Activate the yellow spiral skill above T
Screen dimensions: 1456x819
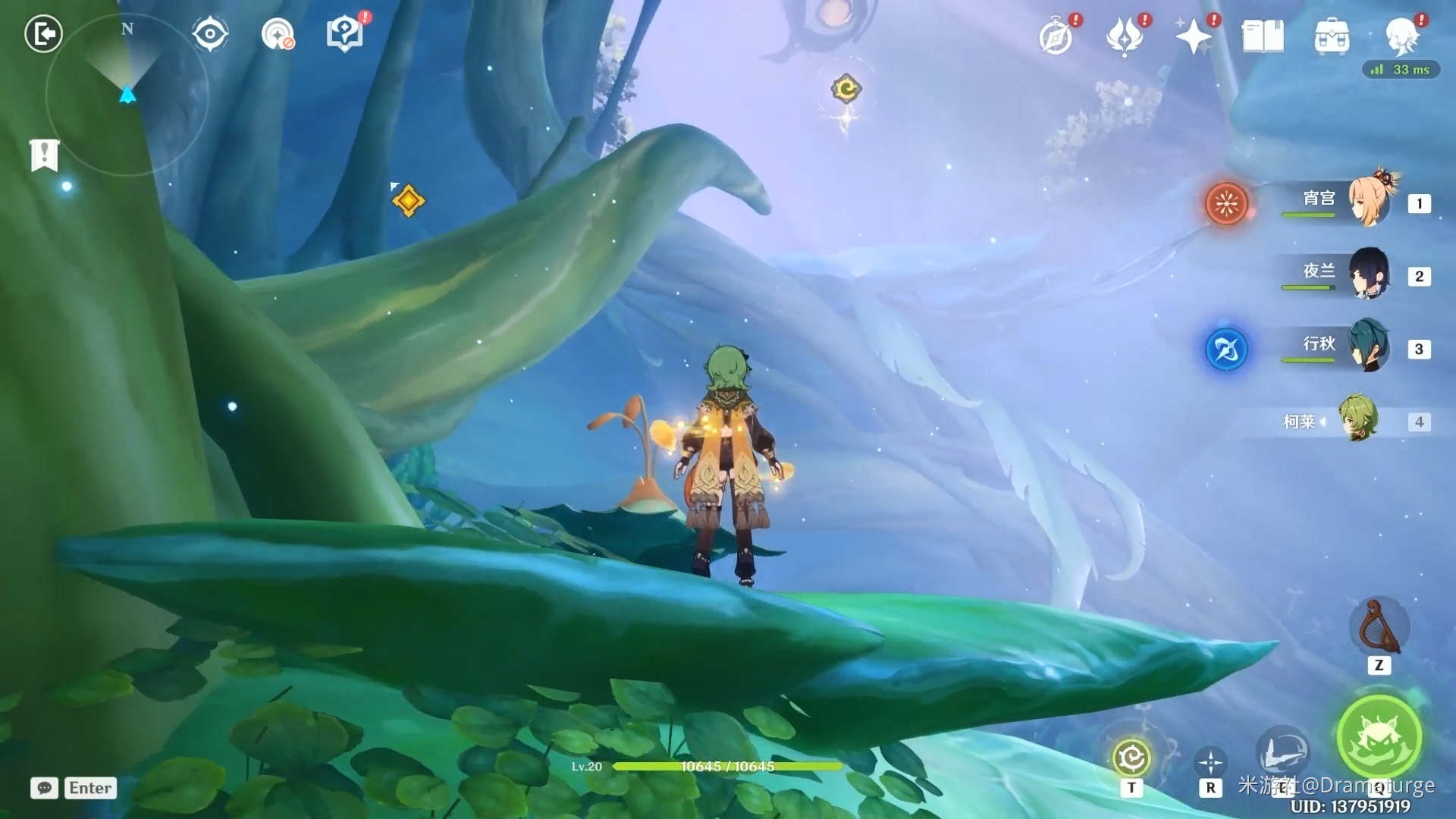[x=1131, y=757]
